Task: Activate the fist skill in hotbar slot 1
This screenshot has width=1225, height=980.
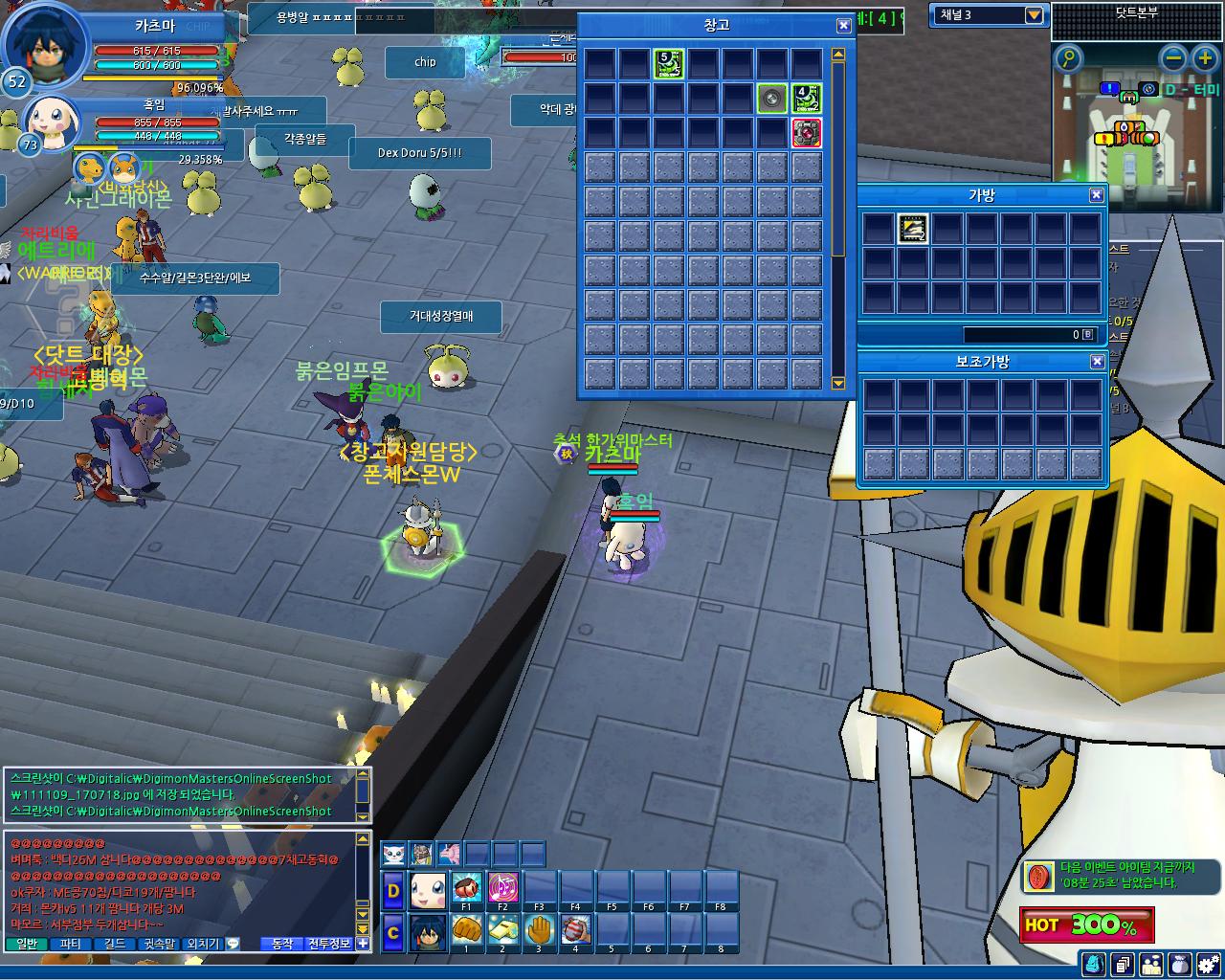Action: 466,929
